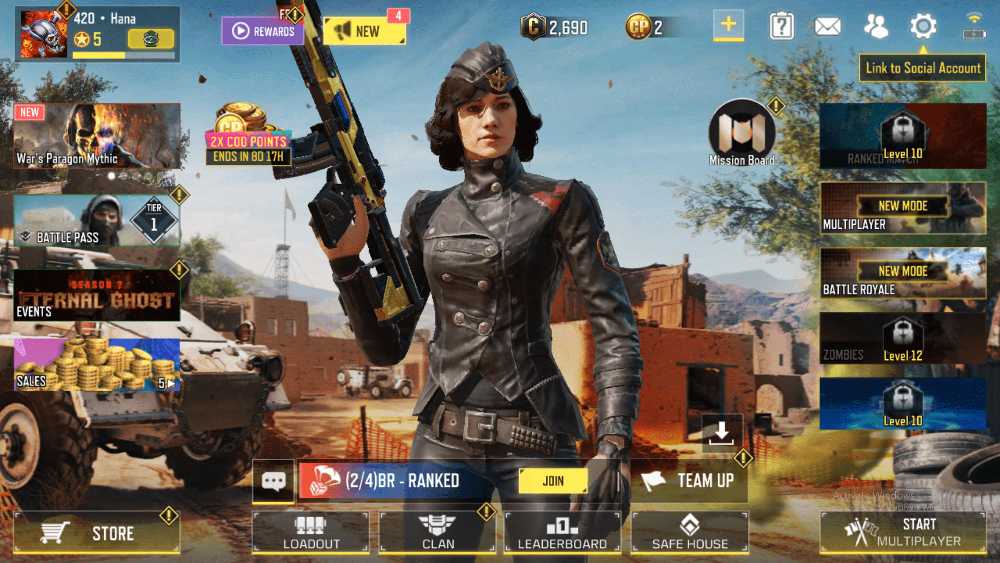Open the Battle Pass banner
The width and height of the screenshot is (1000, 563).
(97, 220)
